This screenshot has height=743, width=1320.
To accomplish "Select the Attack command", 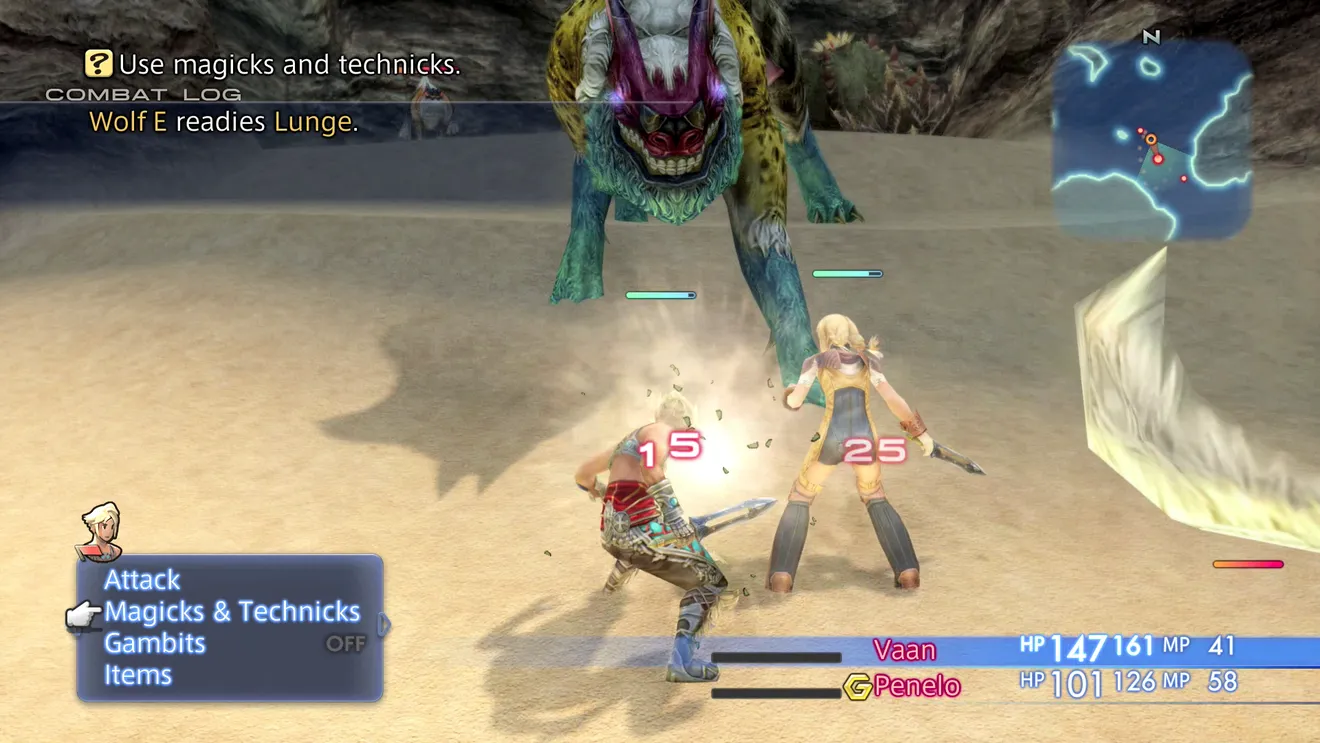I will point(142,580).
